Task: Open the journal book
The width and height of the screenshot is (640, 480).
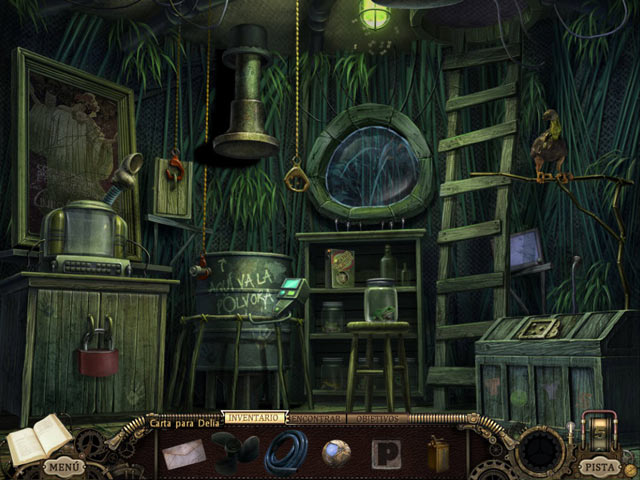Action: click(39, 440)
